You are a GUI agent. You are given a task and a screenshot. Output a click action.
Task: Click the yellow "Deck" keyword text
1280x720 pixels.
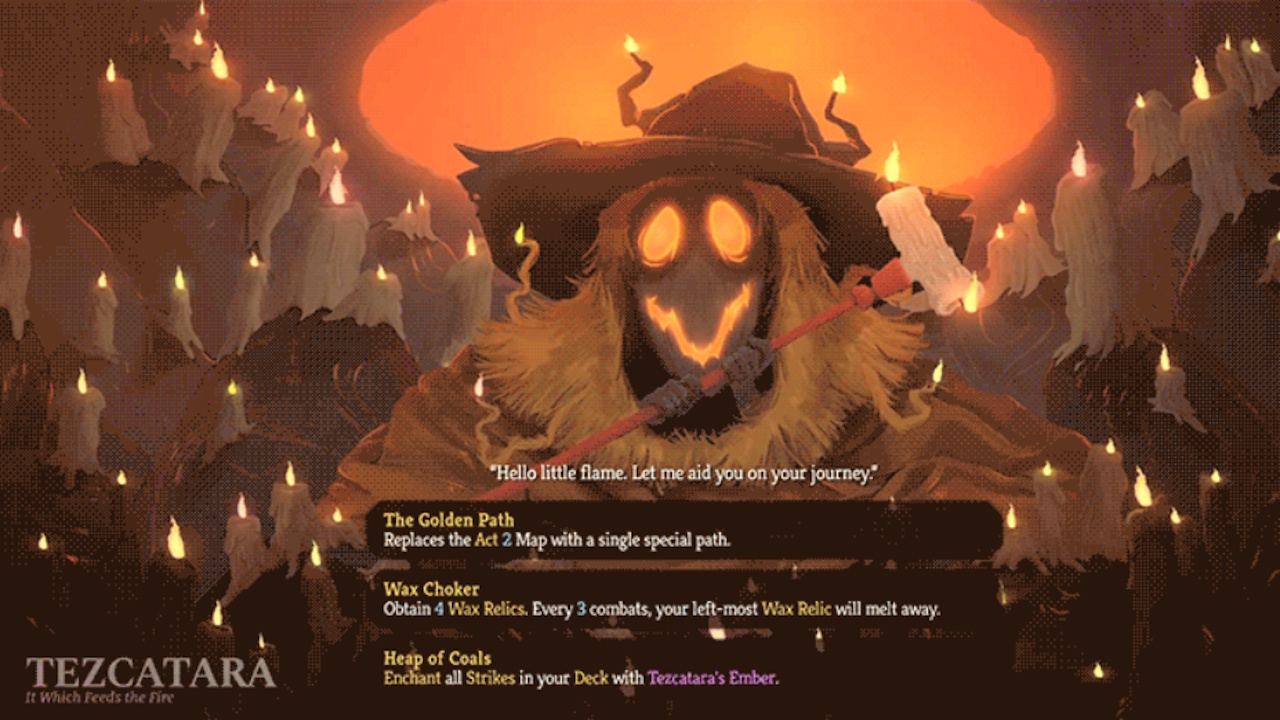click(589, 678)
